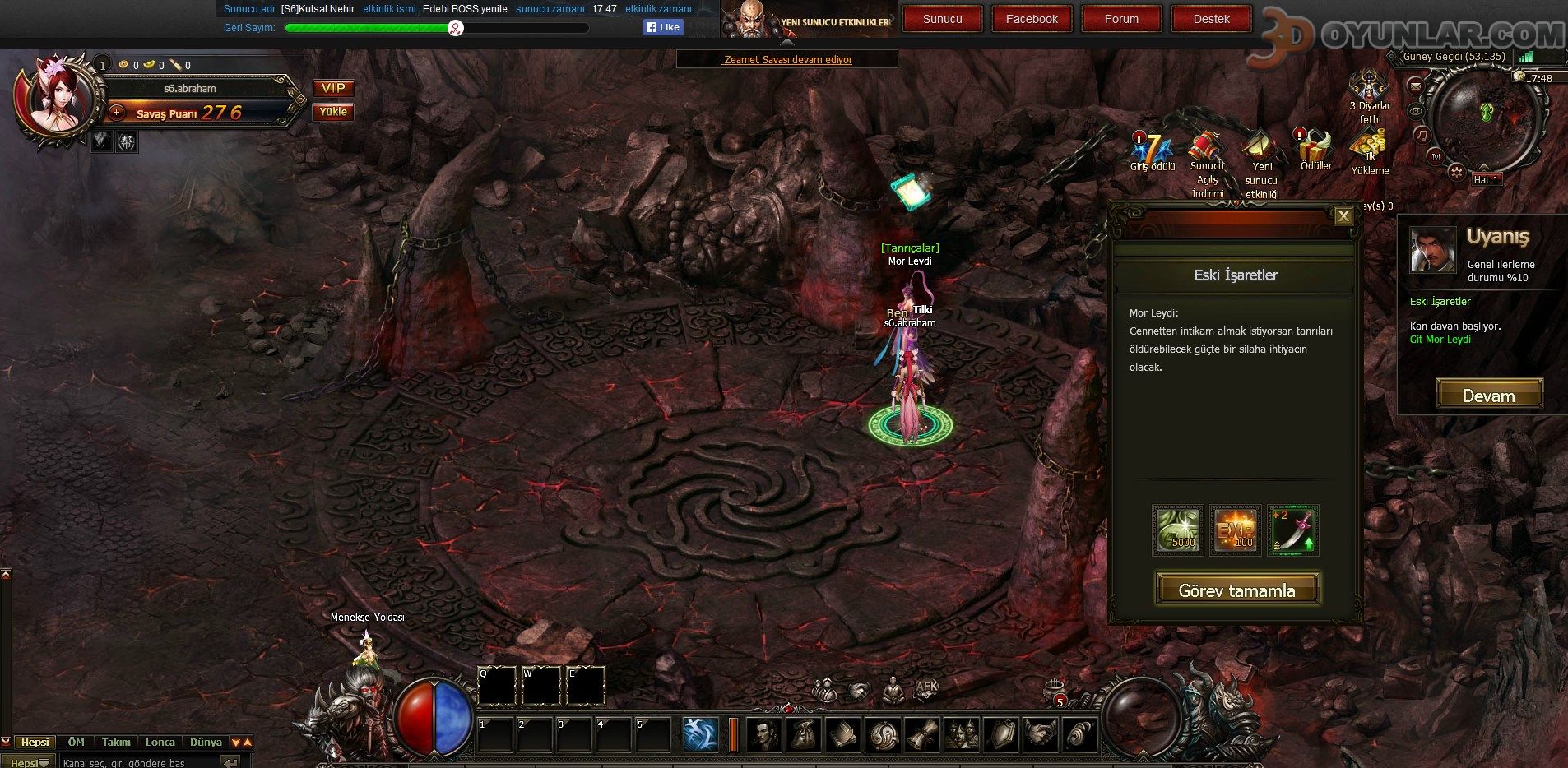
Task: Like the game on Facebook
Action: (x=663, y=27)
